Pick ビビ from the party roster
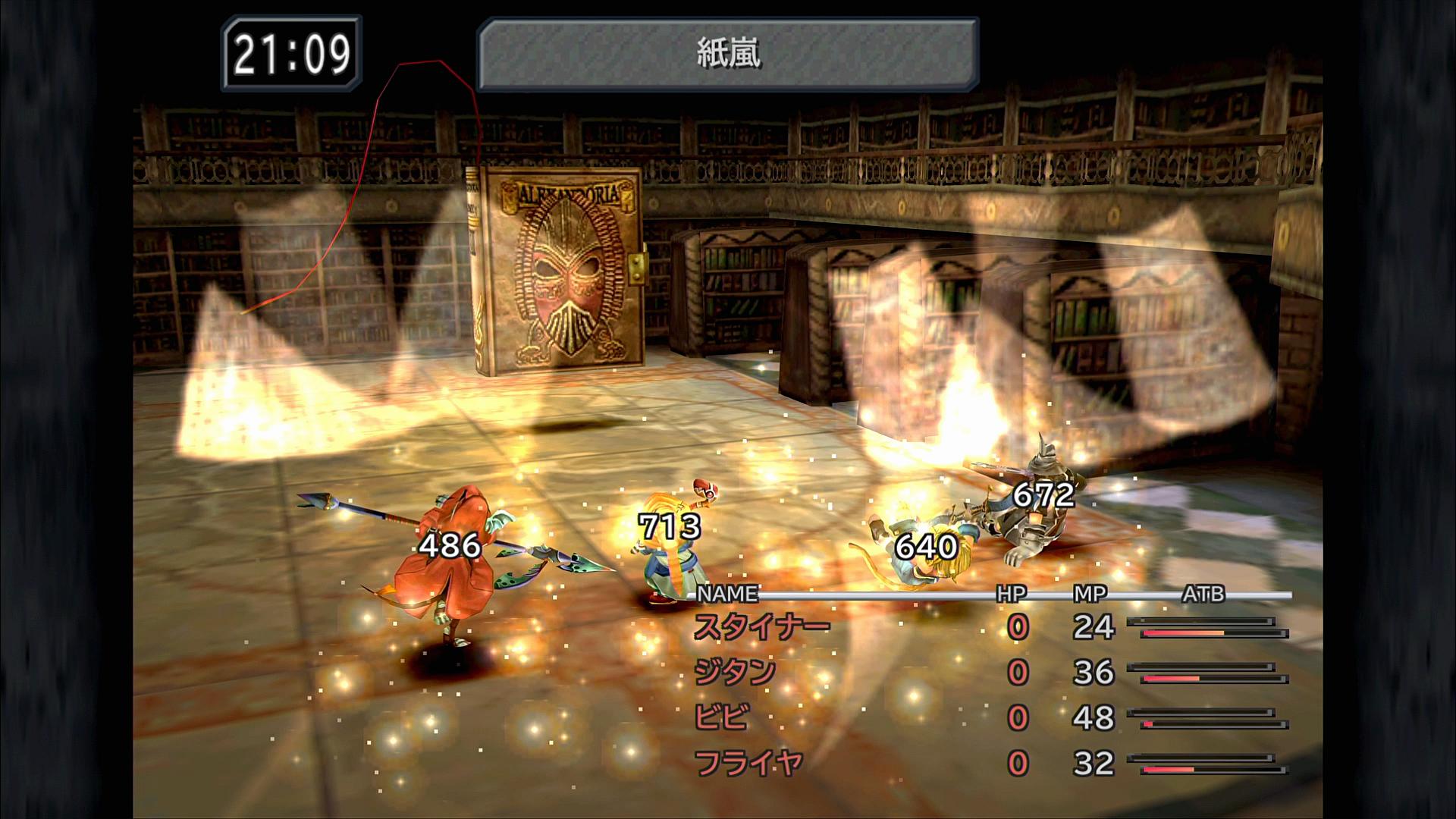This screenshot has width=1456, height=819. [x=722, y=717]
